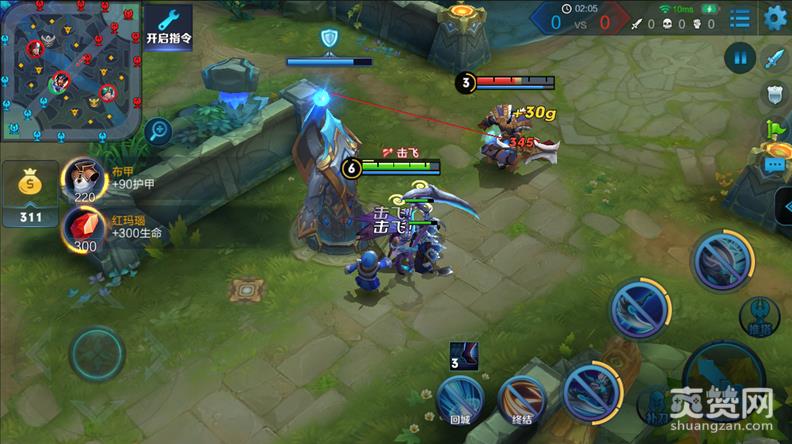This screenshot has width=792, height=444.
Task: Open the blue chat bubble
Action: pyautogui.click(x=775, y=163)
